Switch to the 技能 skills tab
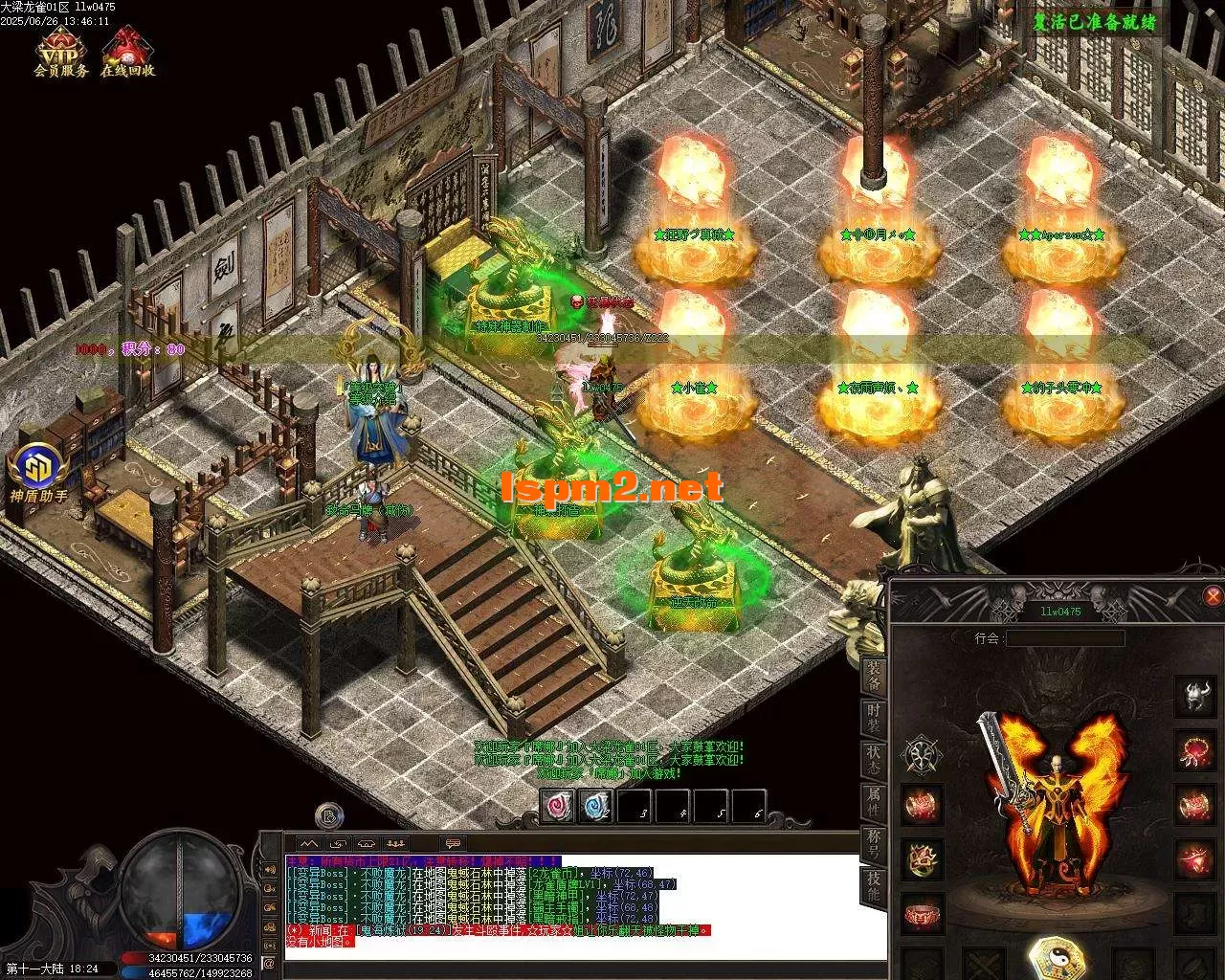 [x=874, y=887]
